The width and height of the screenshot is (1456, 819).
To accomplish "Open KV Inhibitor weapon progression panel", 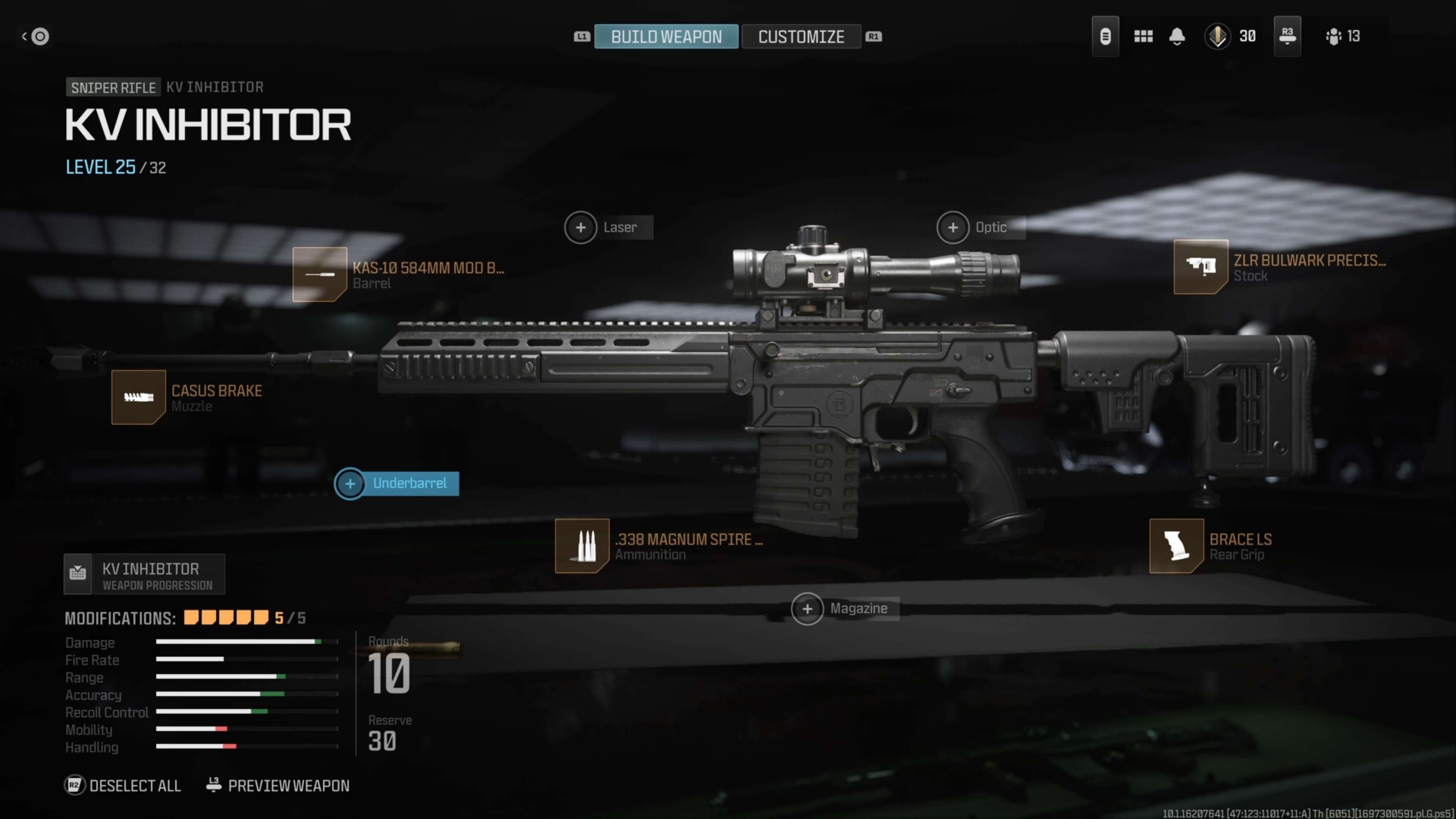I will click(144, 574).
